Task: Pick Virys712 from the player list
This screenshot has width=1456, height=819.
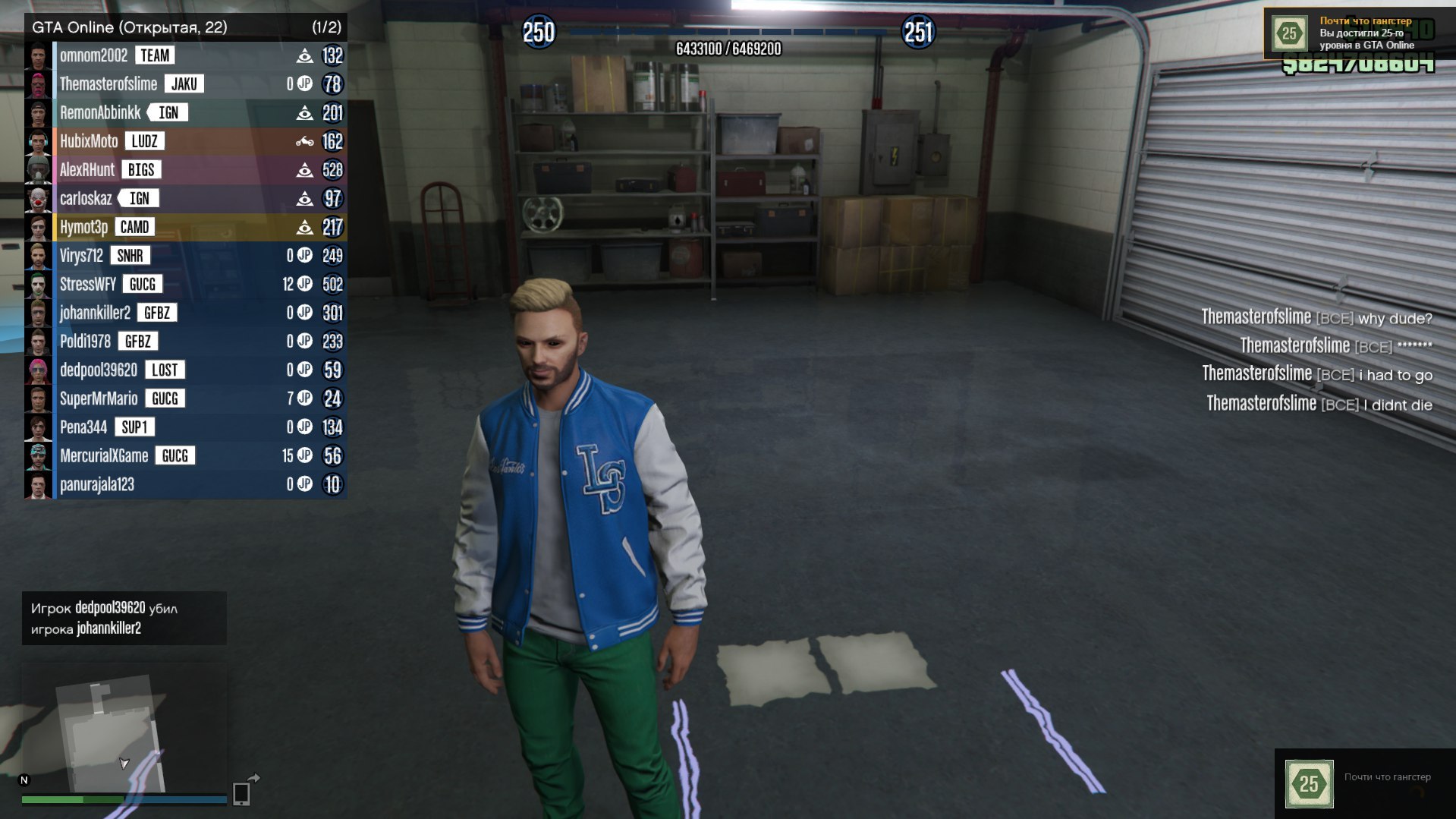Action: [x=81, y=256]
